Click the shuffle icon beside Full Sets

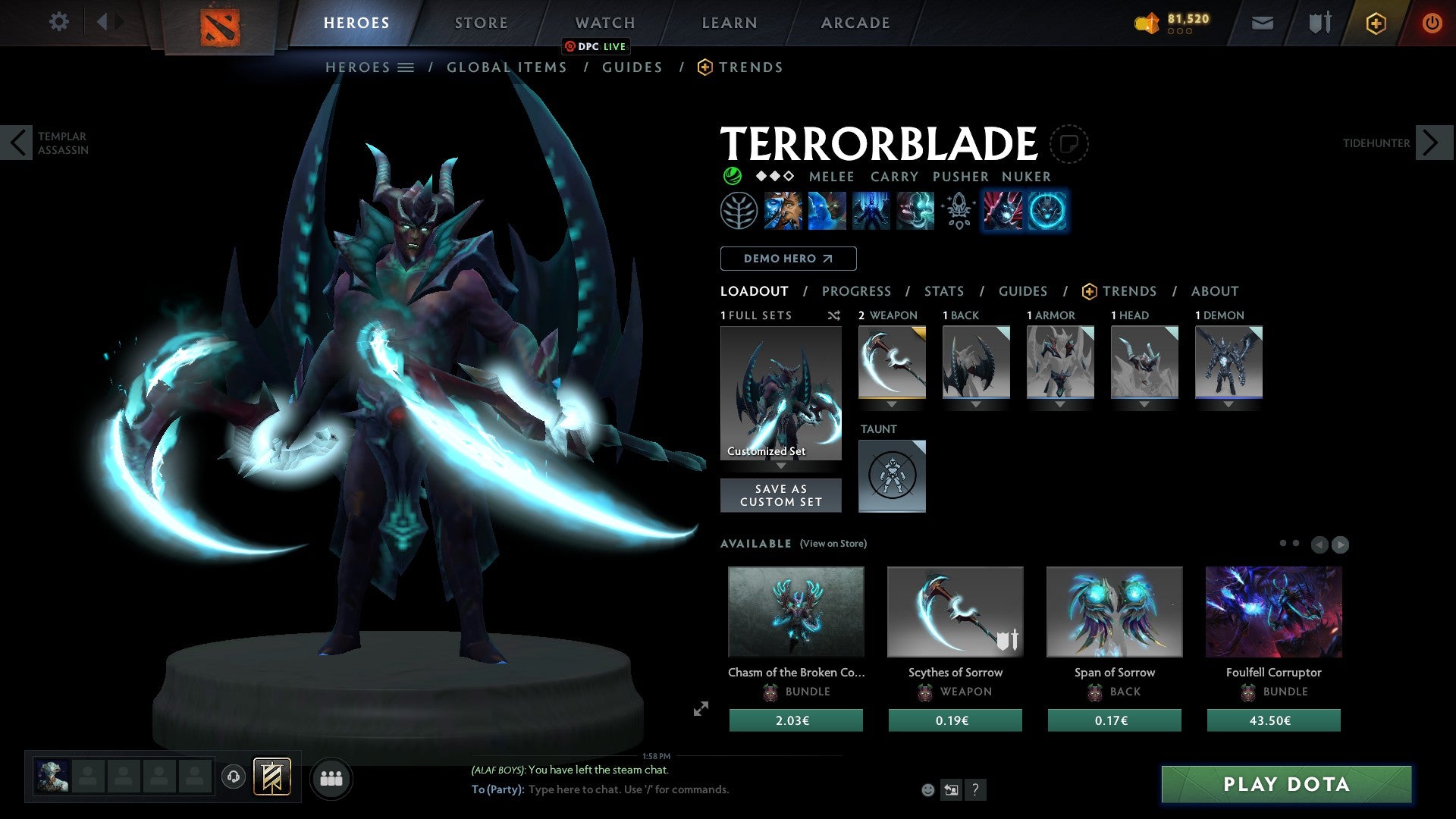(x=833, y=315)
